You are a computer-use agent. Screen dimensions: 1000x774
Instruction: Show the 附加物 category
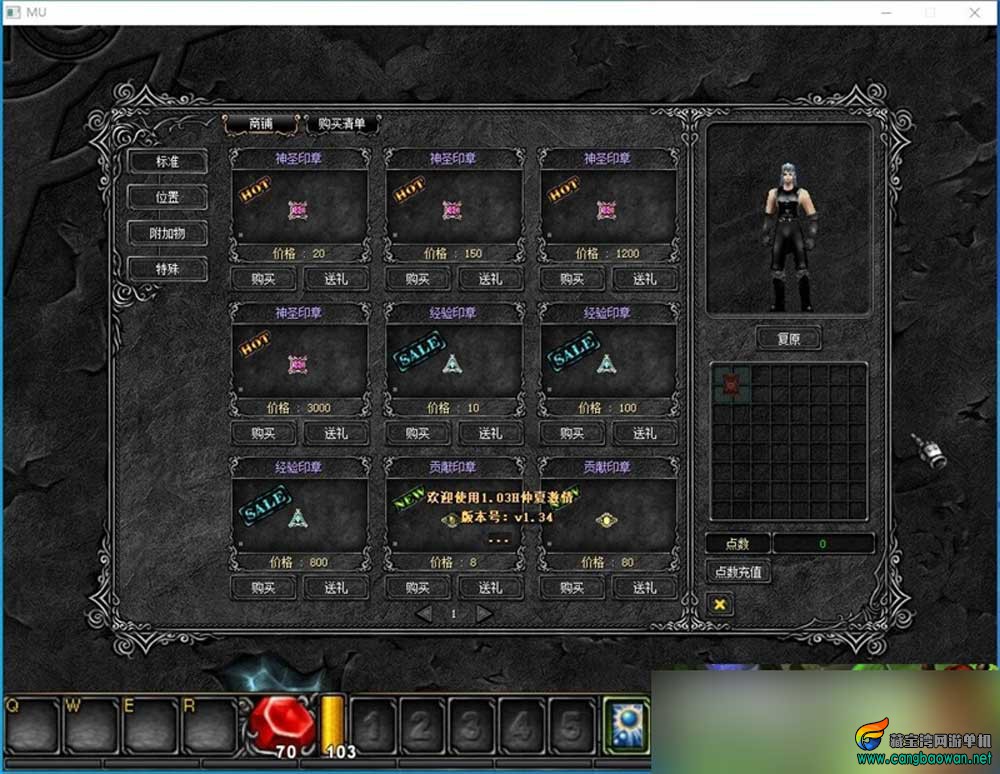167,233
